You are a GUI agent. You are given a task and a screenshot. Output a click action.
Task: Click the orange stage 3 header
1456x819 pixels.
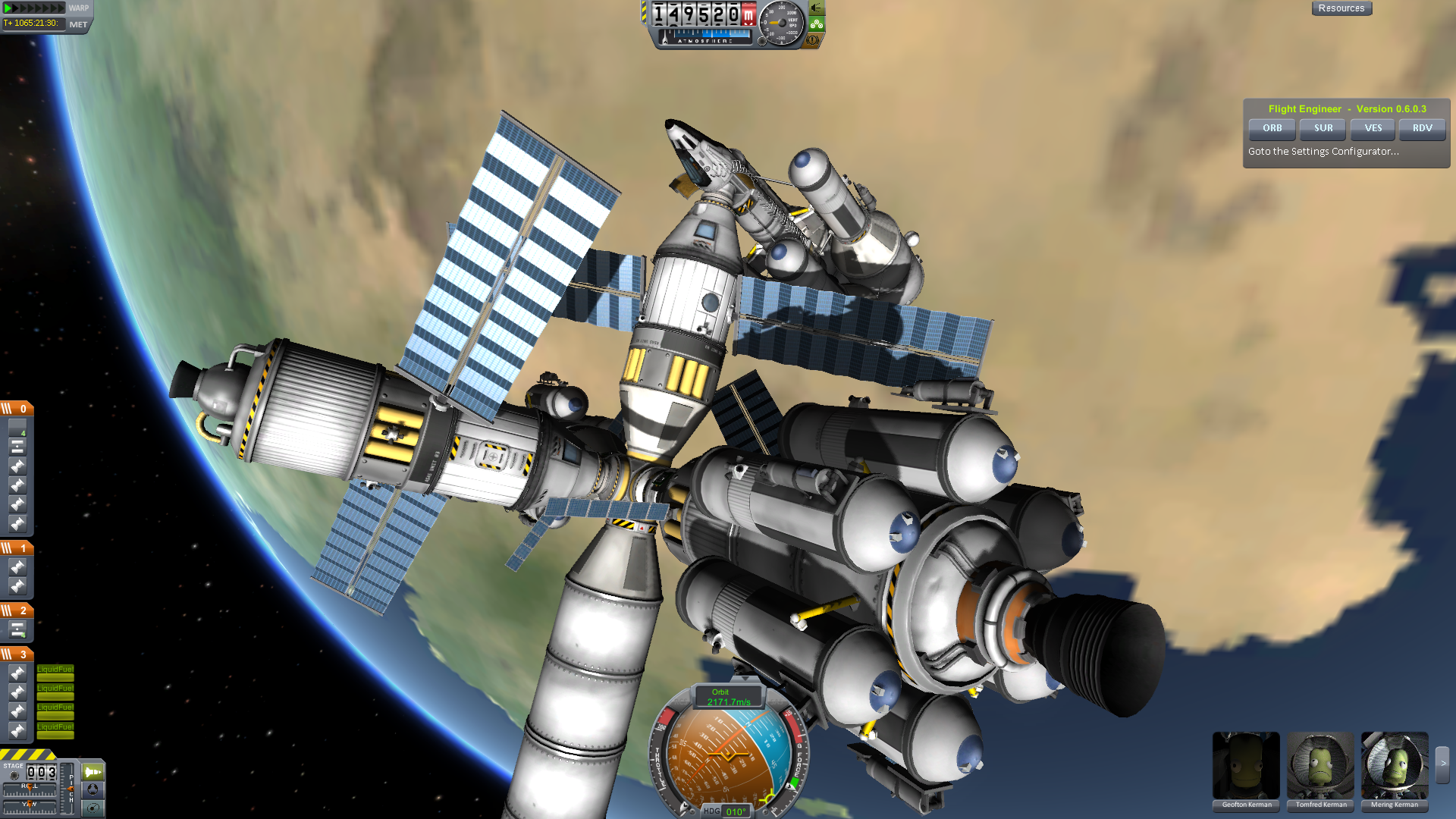[16, 654]
